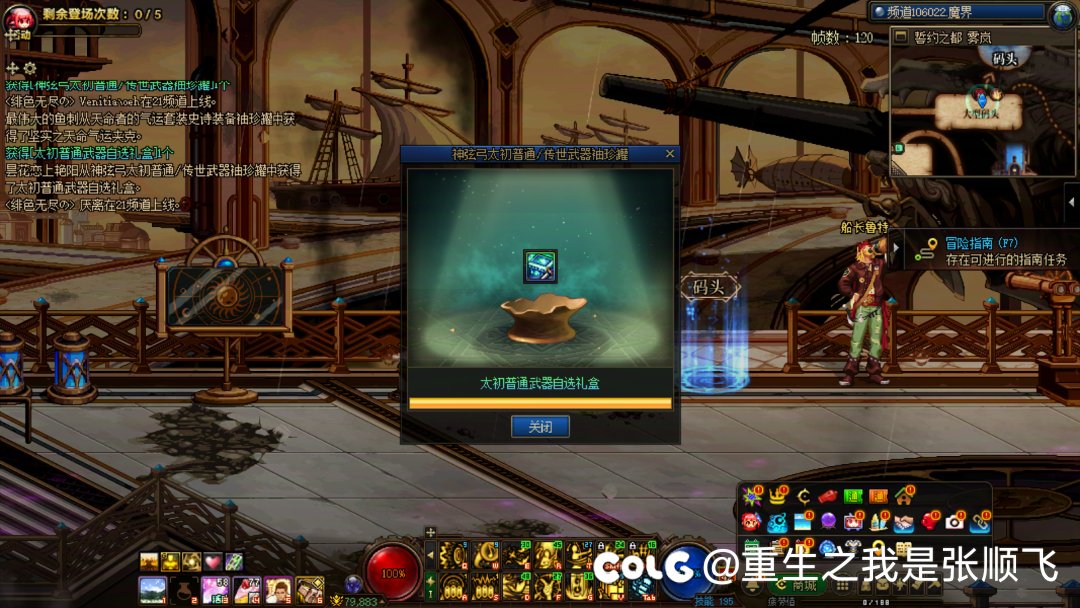This screenshot has height=608, width=1080.
Task: Select the purple crystal ball icon
Action: pyautogui.click(x=828, y=522)
